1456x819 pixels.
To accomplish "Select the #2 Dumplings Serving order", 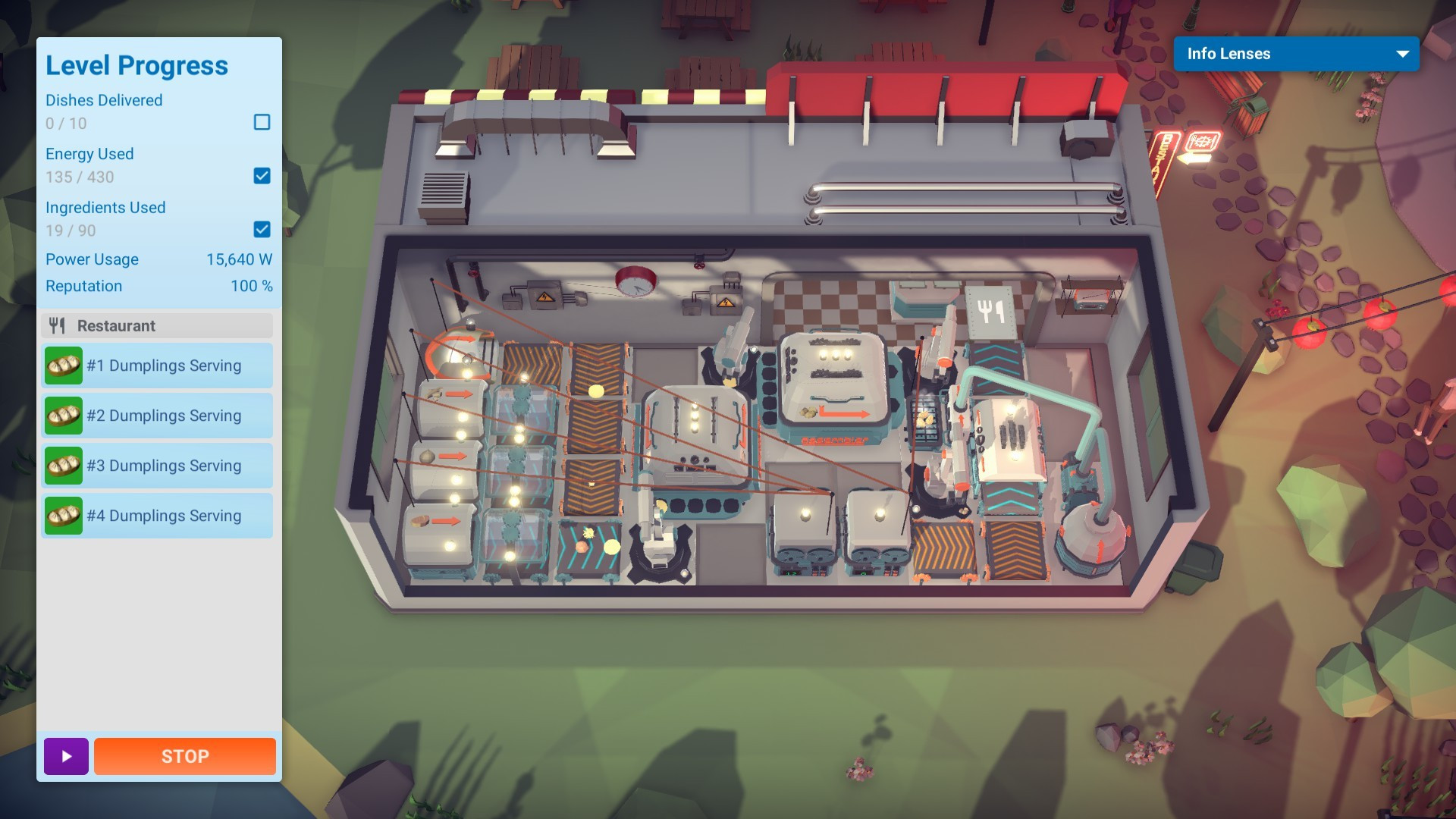I will (157, 416).
